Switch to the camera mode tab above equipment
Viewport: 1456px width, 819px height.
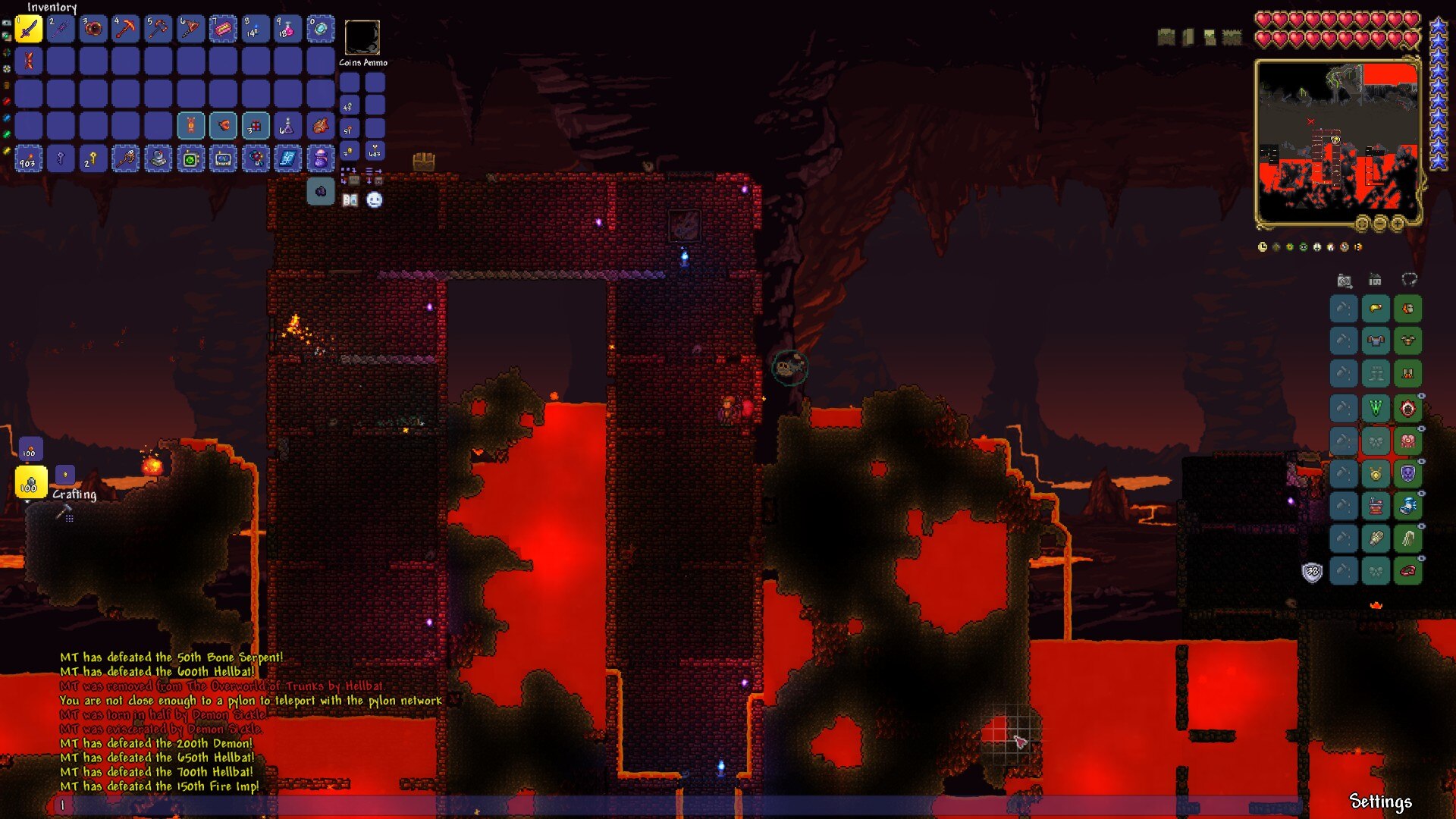1345,281
